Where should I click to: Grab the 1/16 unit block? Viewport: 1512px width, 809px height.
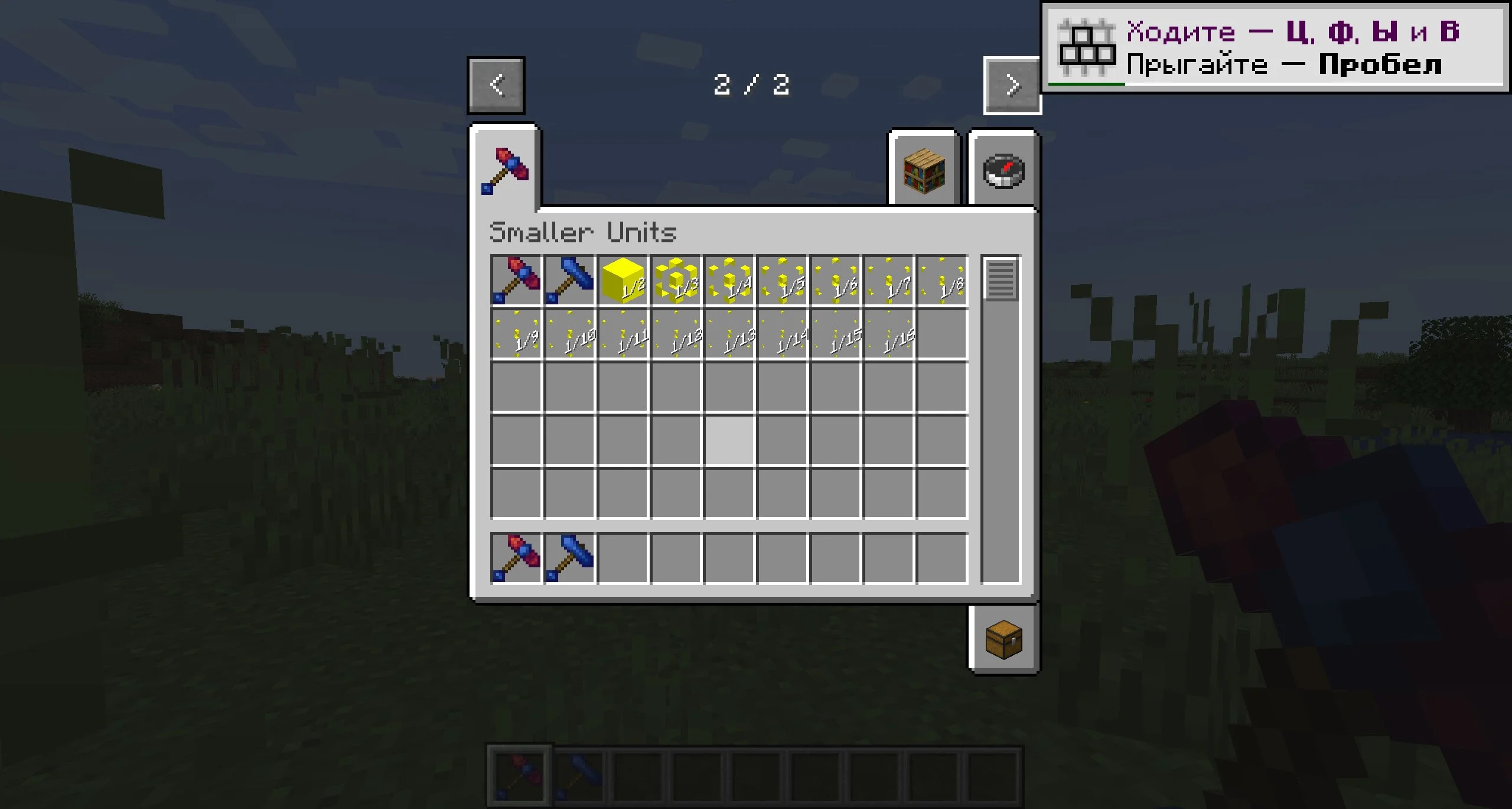point(888,334)
